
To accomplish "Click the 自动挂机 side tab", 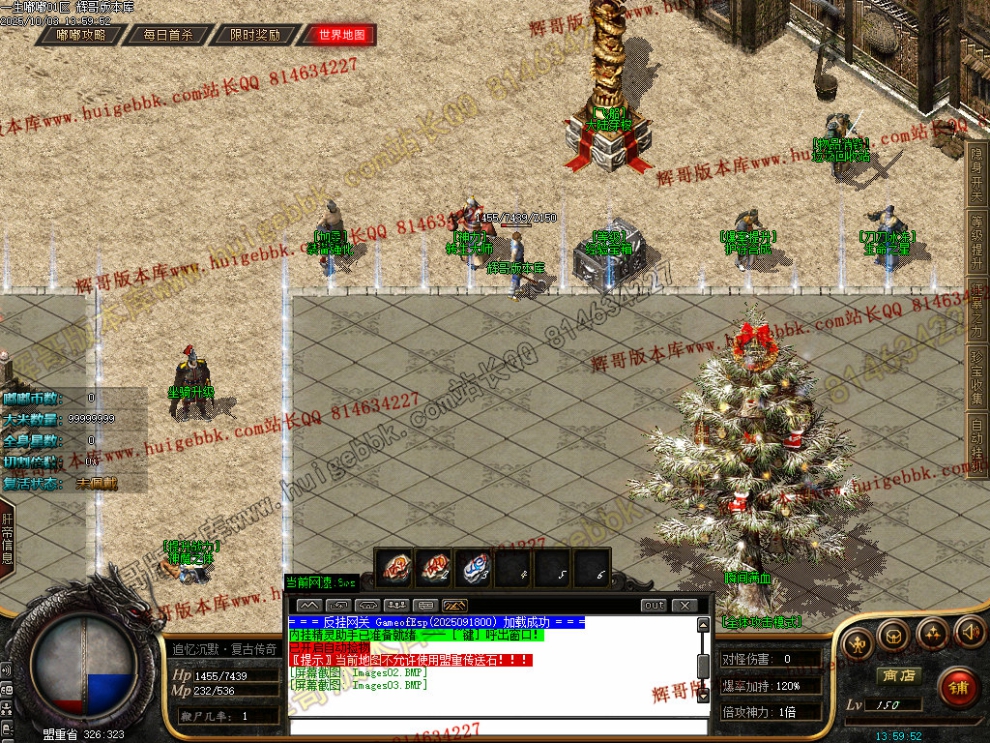I will click(x=977, y=440).
